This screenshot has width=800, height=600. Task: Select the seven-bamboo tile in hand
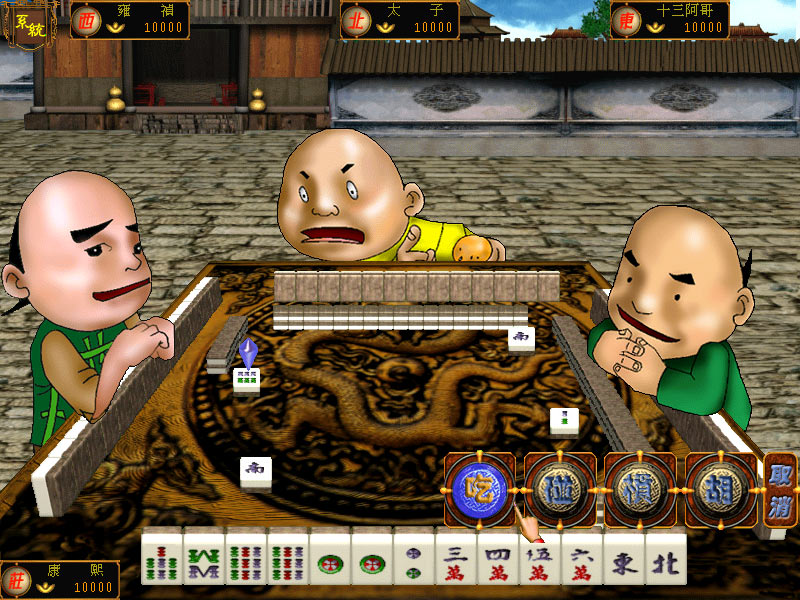click(x=162, y=557)
